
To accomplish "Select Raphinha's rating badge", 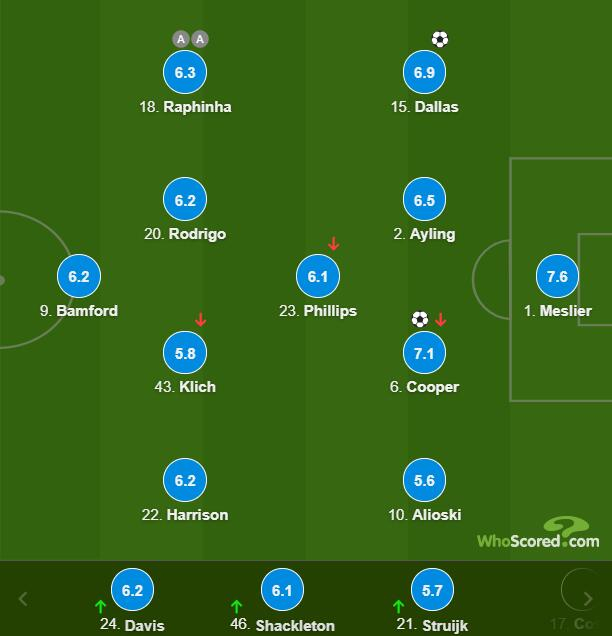I will pos(185,73).
